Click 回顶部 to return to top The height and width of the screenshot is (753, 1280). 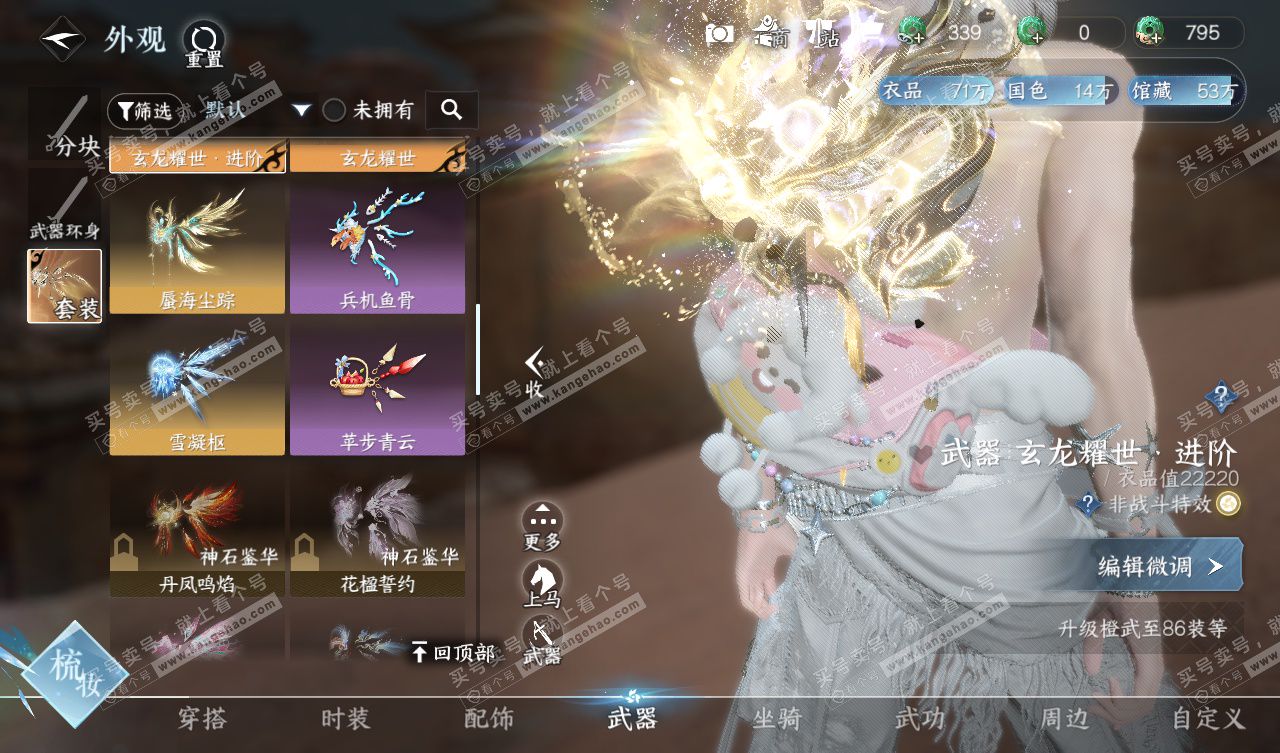453,653
